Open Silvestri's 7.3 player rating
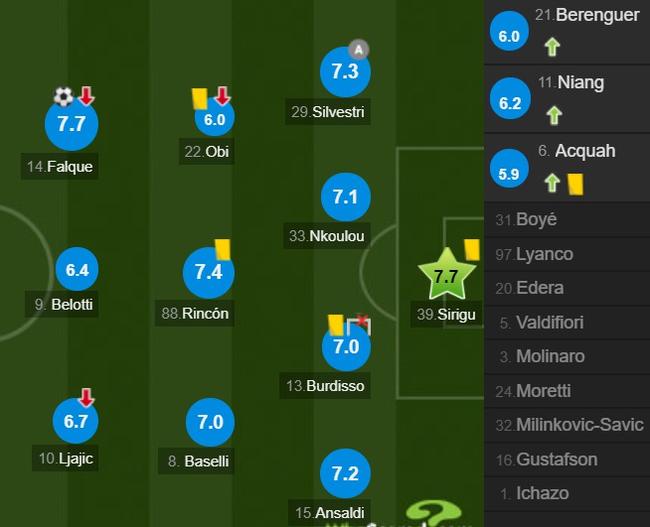This screenshot has width=650, height=527. [x=344, y=71]
